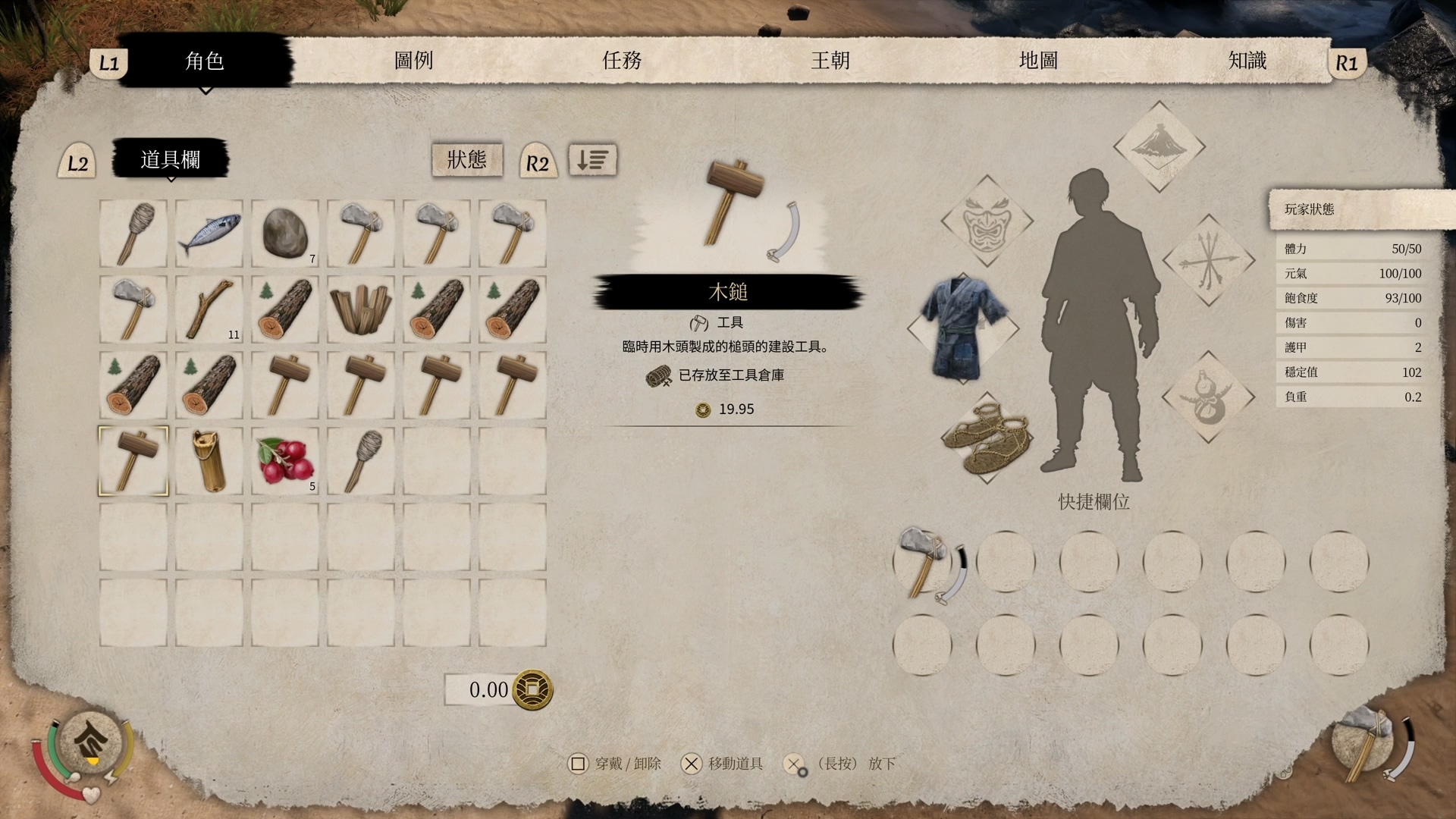The height and width of the screenshot is (819, 1456).
Task: Choose the firewood bundle slot
Action: (x=361, y=309)
